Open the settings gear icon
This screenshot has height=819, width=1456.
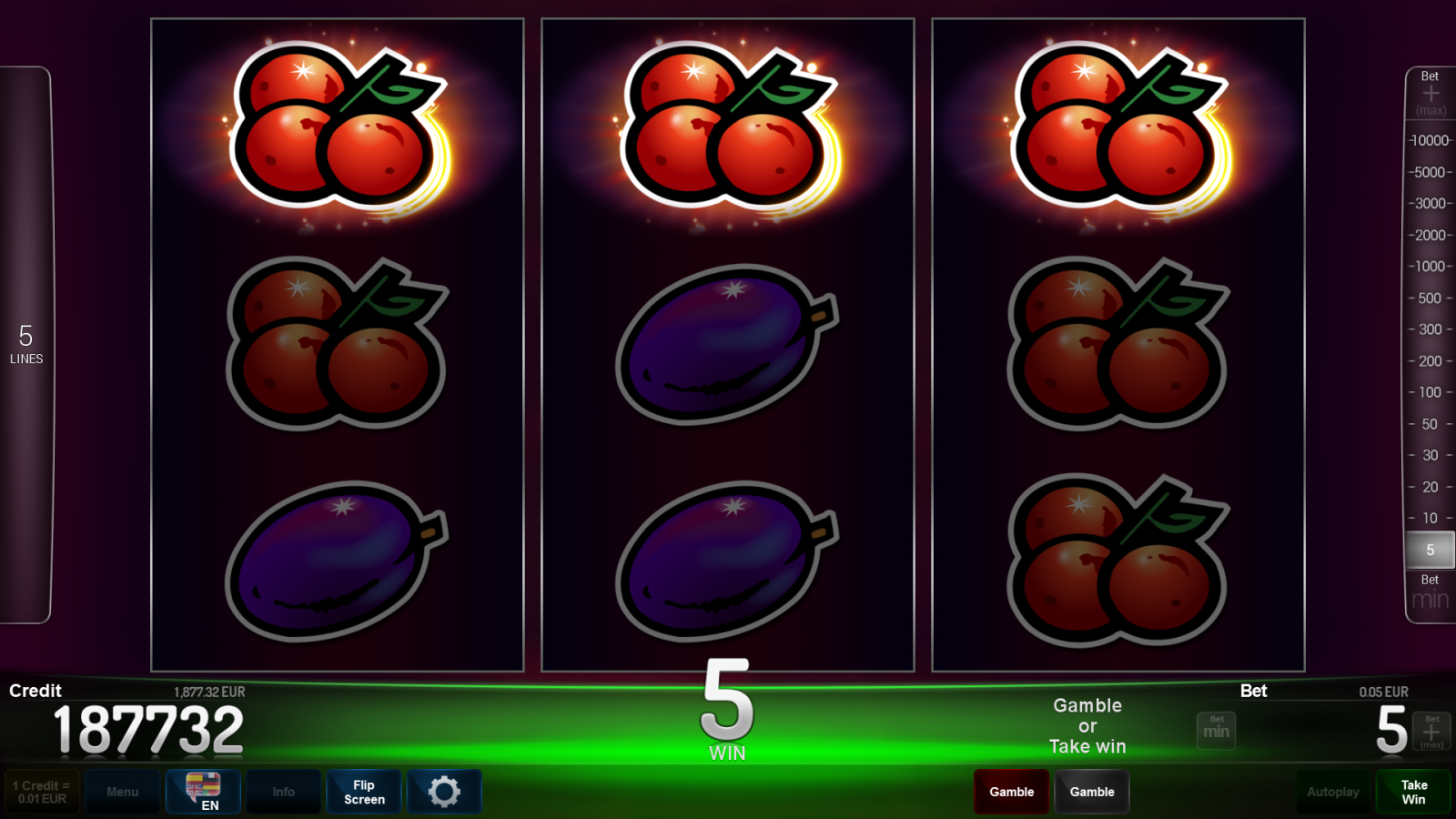point(444,792)
